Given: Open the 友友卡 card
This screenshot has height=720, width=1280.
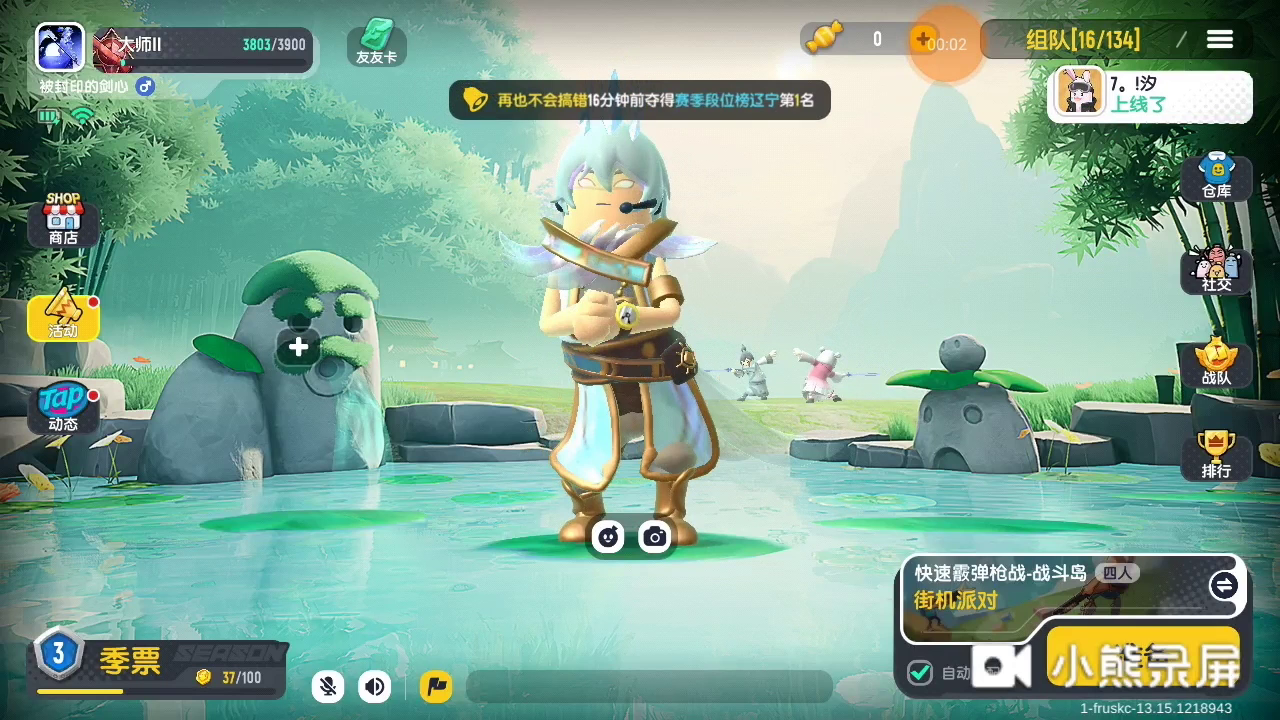Looking at the screenshot, I should tap(376, 42).
